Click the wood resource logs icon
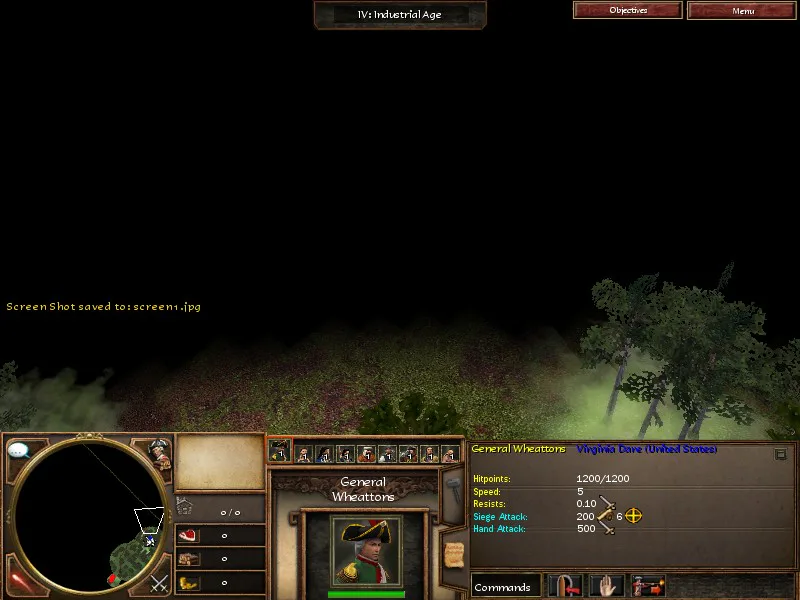The image size is (800, 600). pyautogui.click(x=188, y=559)
